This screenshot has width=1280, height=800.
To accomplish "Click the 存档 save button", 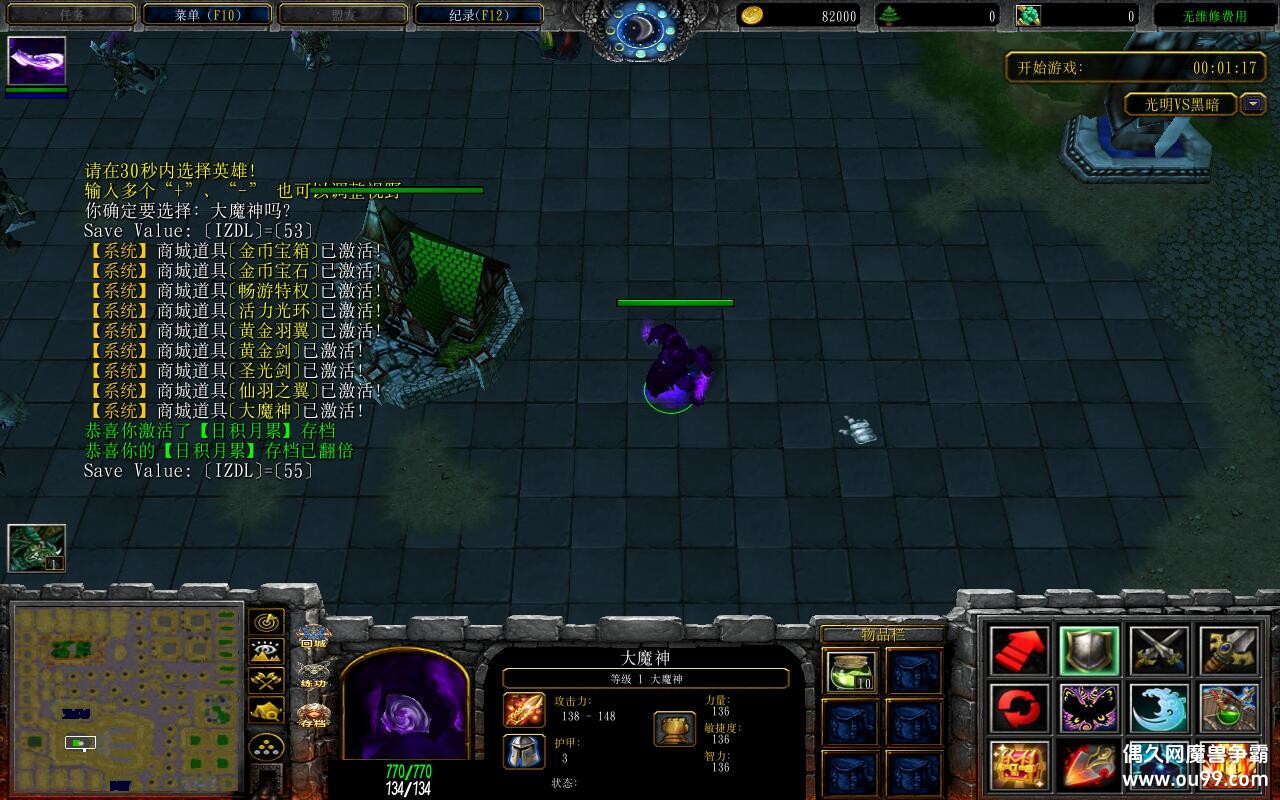I will pyautogui.click(x=313, y=716).
